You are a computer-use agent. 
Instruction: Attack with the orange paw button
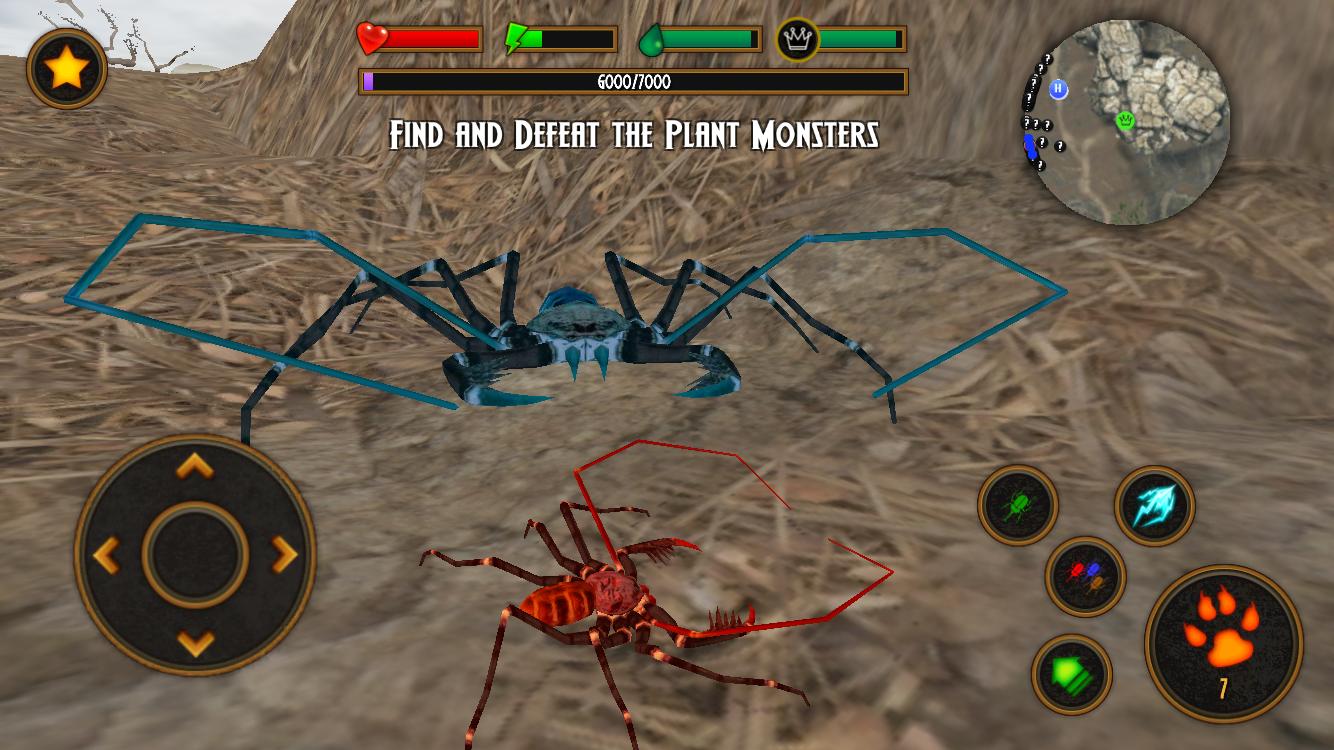pos(1223,643)
